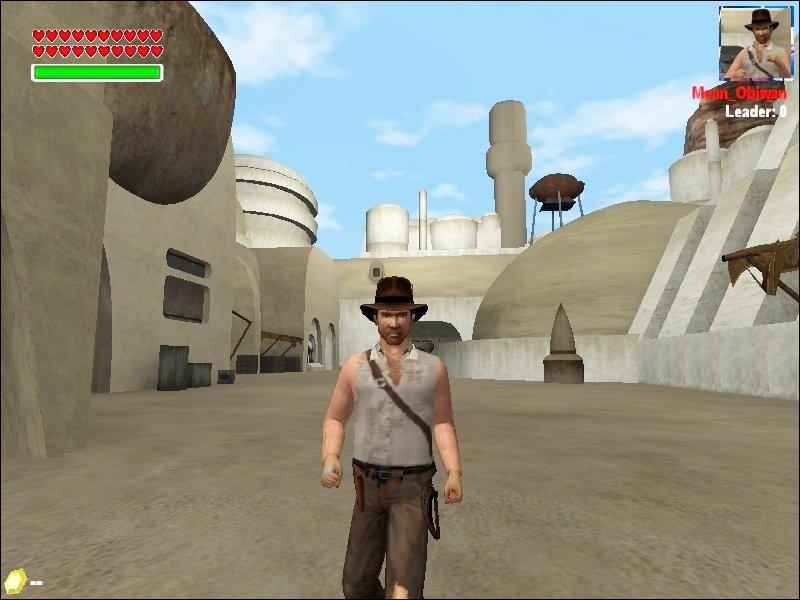Click the character portrait thumbnail

tap(756, 44)
